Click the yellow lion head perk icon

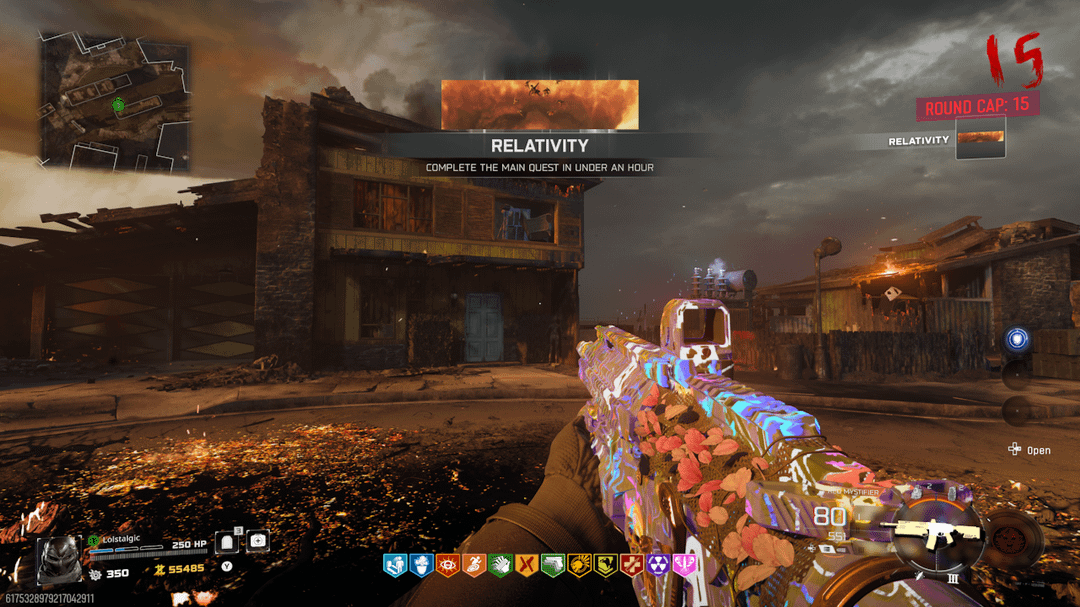tap(578, 566)
